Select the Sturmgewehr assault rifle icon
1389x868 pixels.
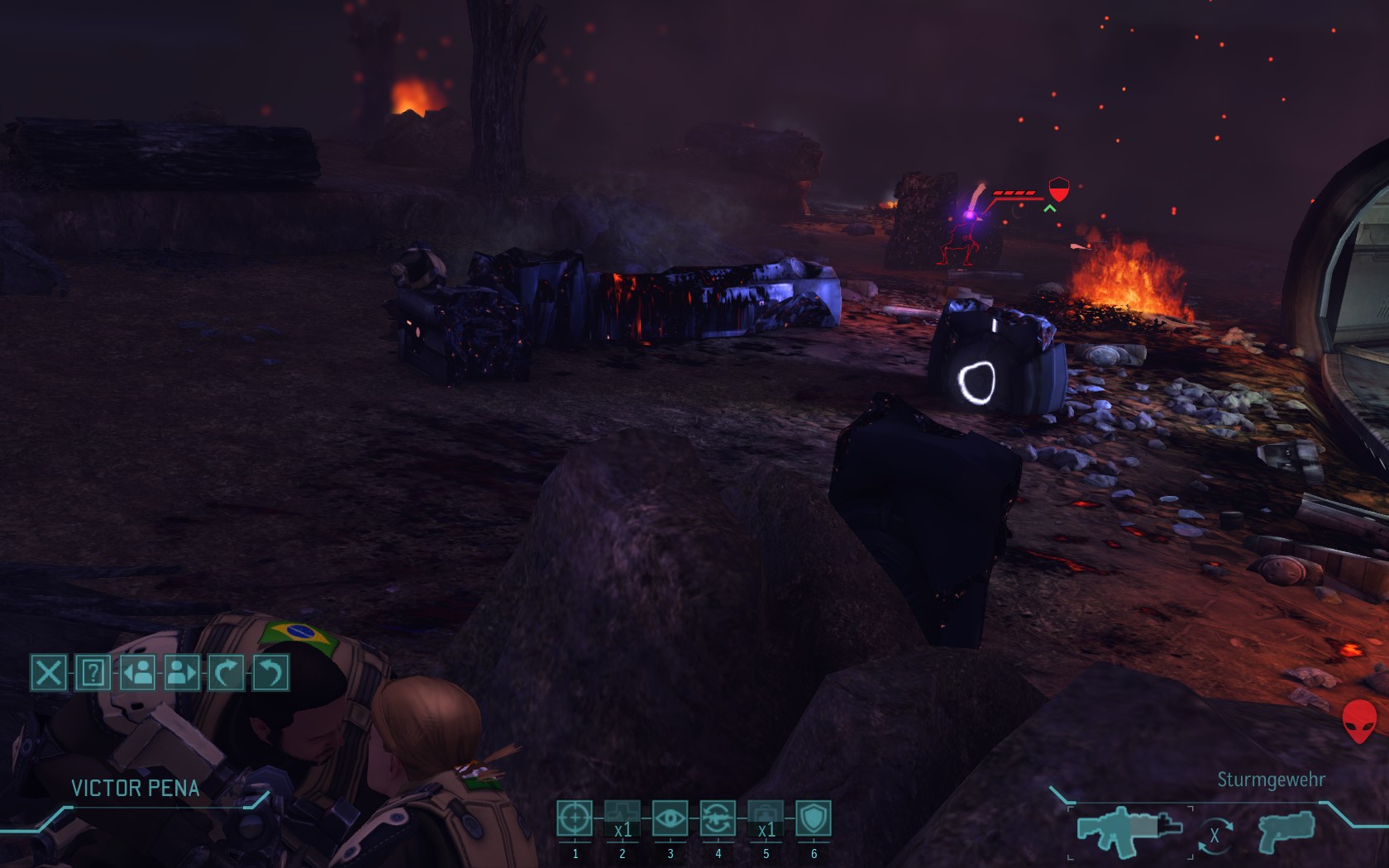(1129, 830)
